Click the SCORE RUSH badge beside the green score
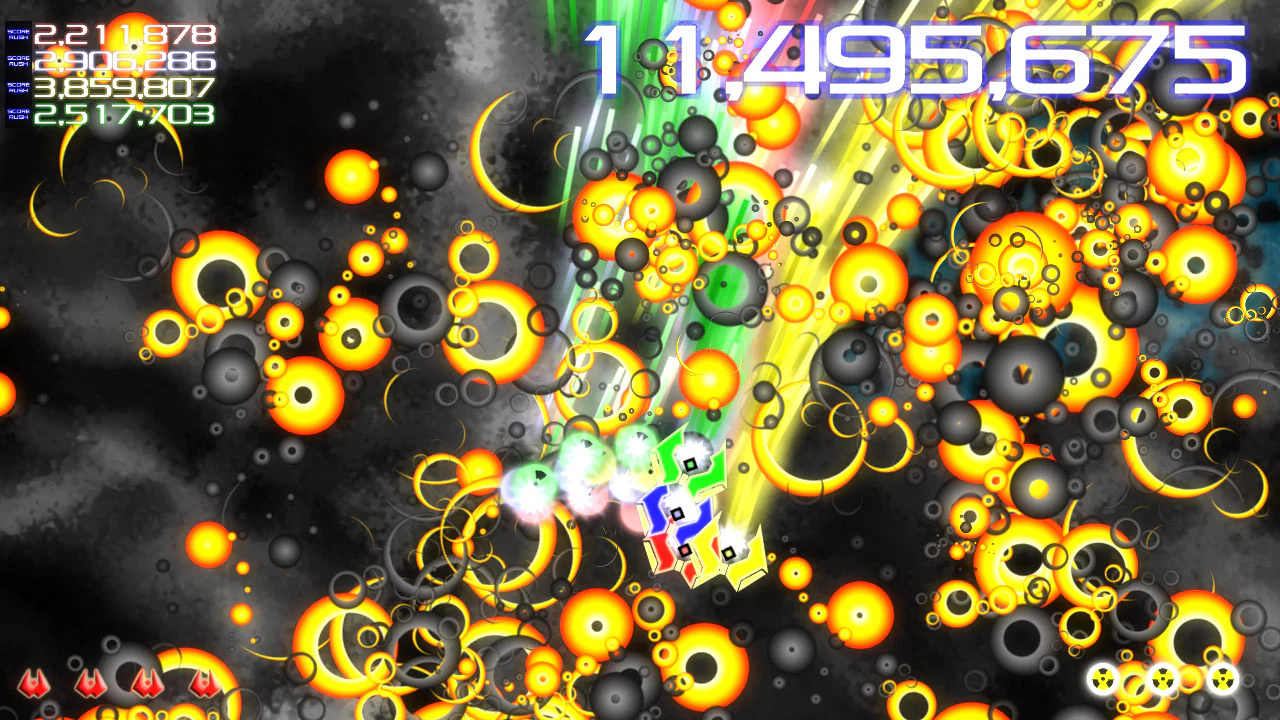 click(19, 115)
